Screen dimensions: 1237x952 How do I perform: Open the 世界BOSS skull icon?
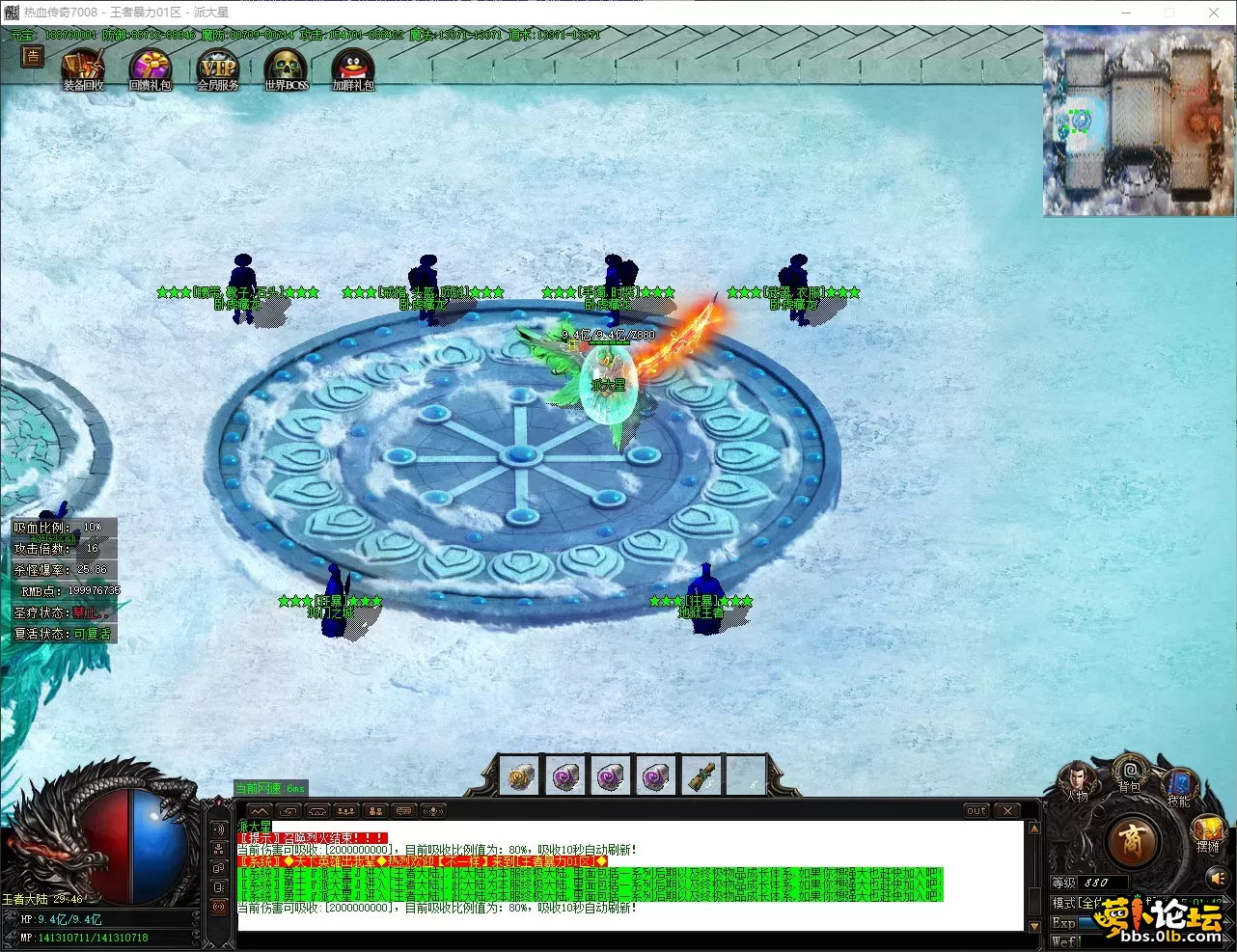coord(286,68)
